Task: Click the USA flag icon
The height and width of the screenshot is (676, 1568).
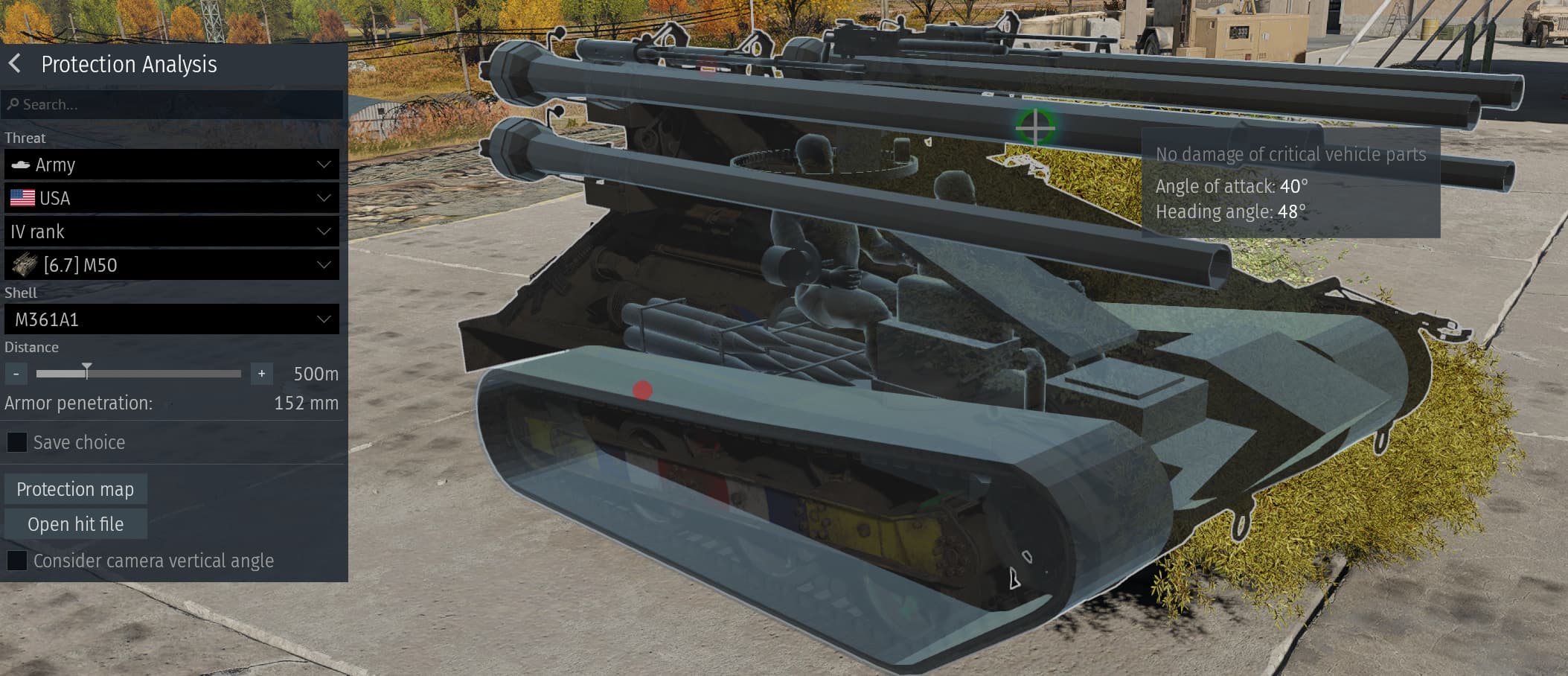Action: [x=22, y=197]
